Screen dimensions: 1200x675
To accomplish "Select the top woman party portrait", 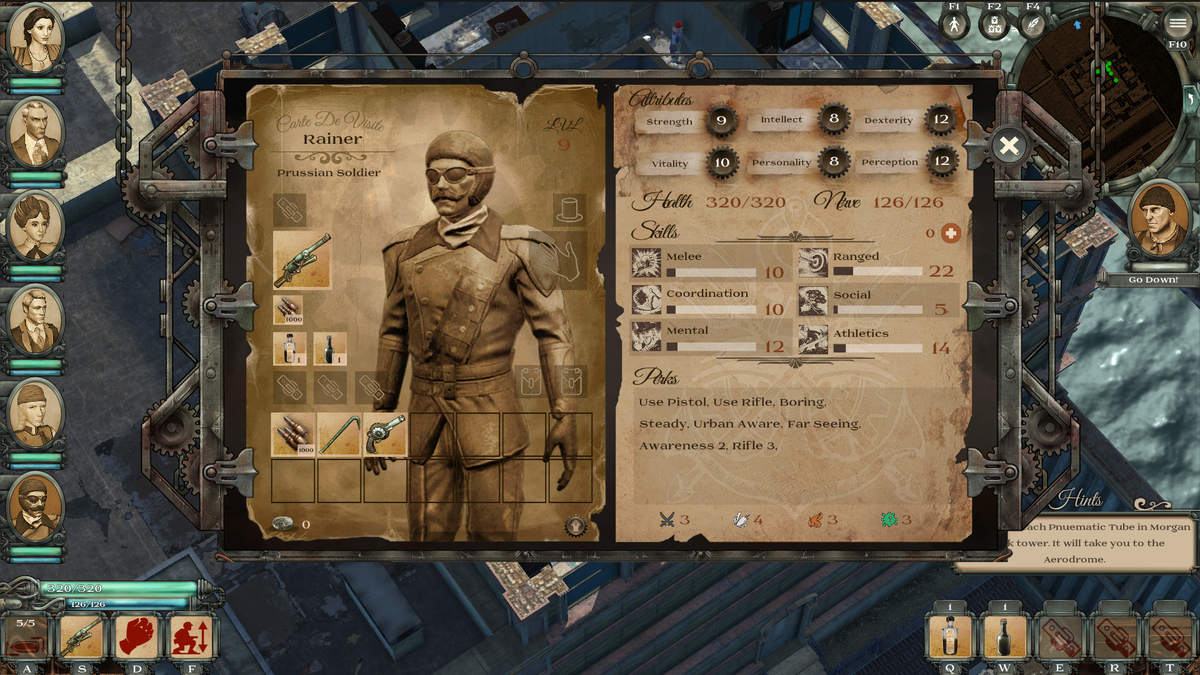I will point(36,39).
